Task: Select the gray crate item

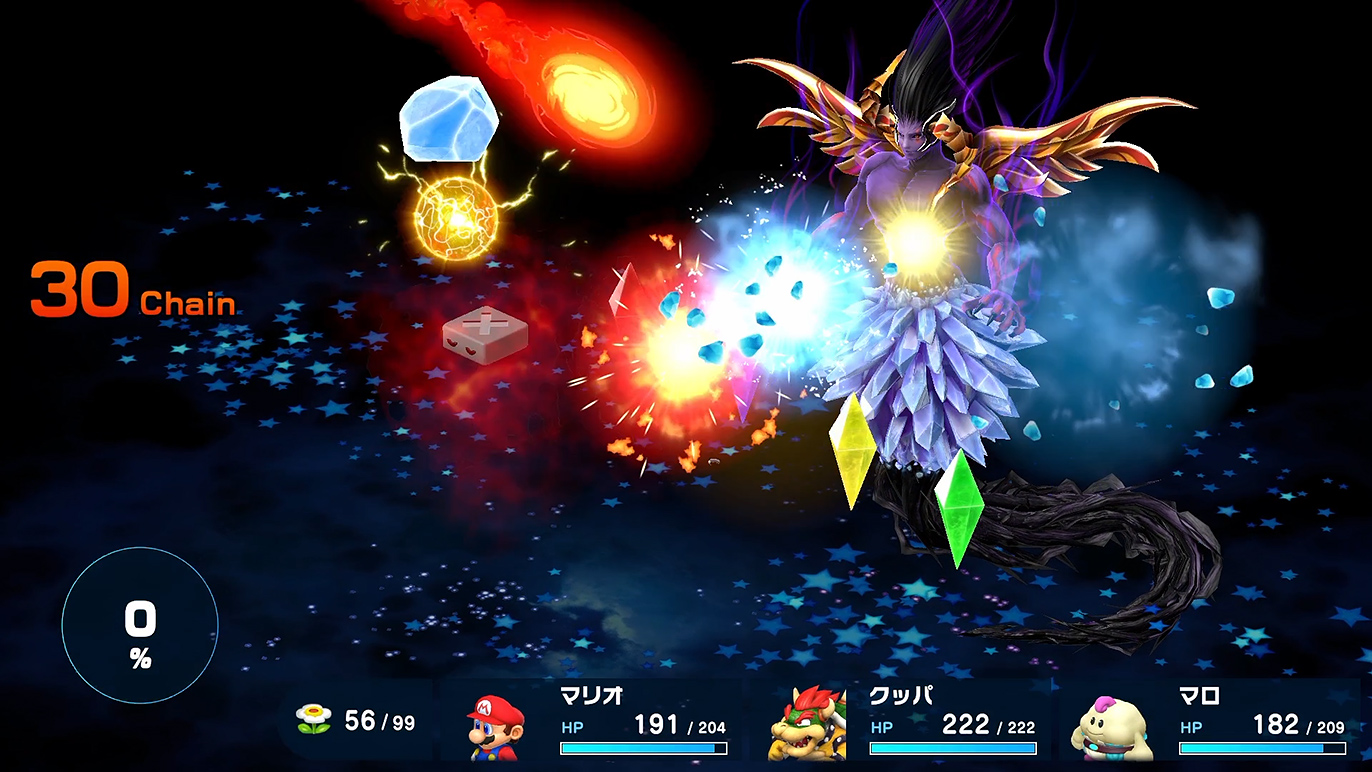Action: point(487,334)
